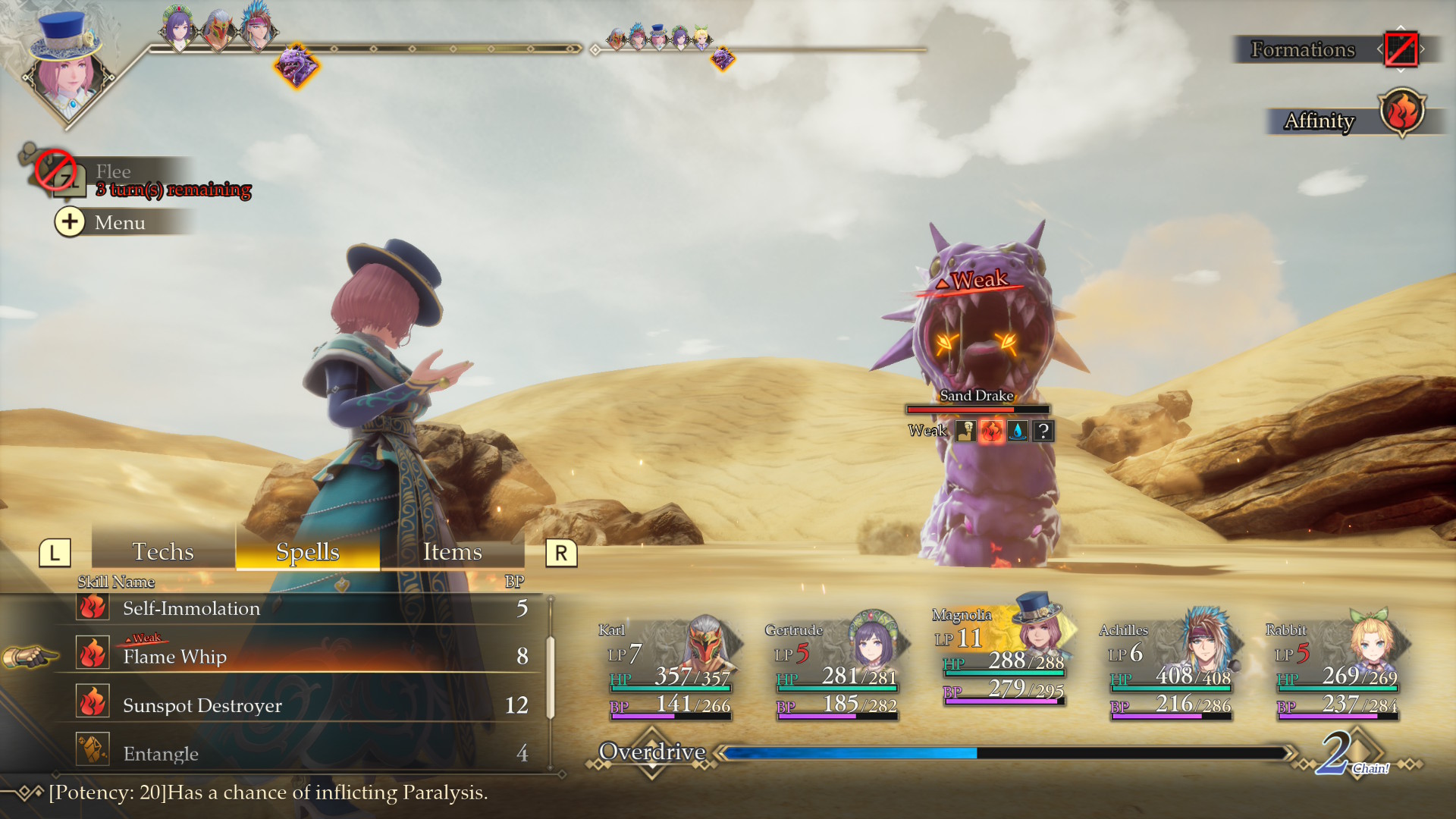The image size is (1456, 819).
Task: Open the Items tab
Action: [452, 551]
